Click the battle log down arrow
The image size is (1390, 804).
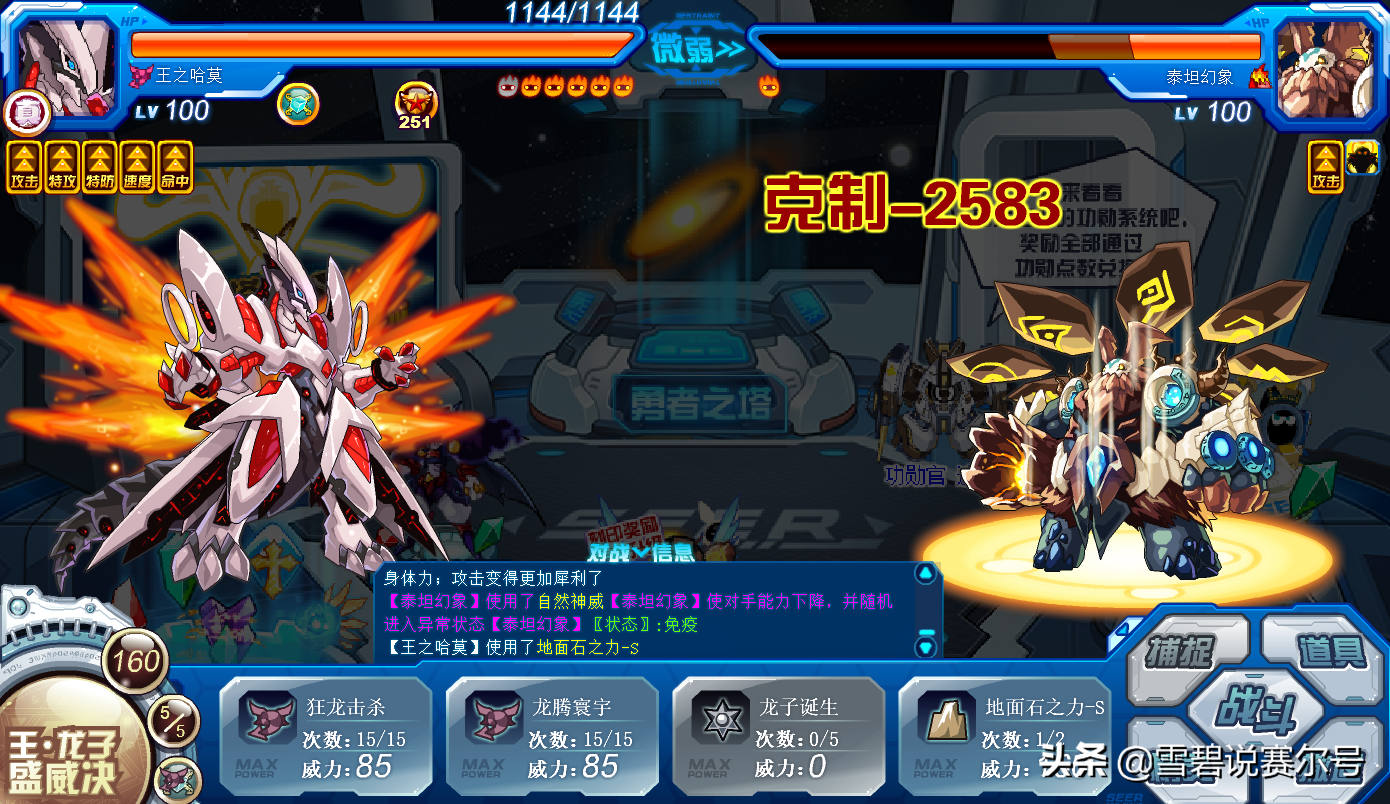pos(926,646)
